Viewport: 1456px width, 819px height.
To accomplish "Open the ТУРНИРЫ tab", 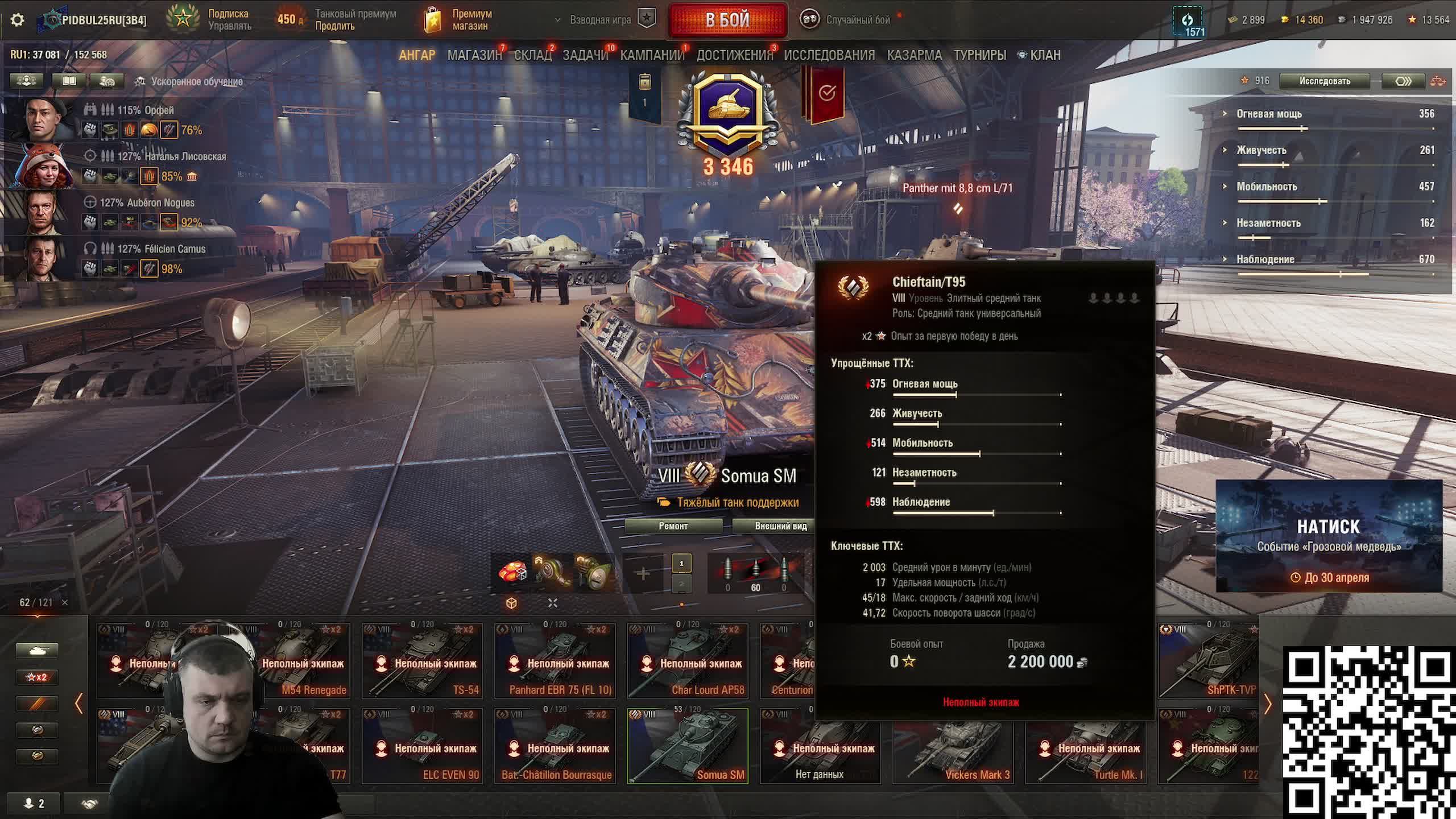I will pyautogui.click(x=979, y=55).
